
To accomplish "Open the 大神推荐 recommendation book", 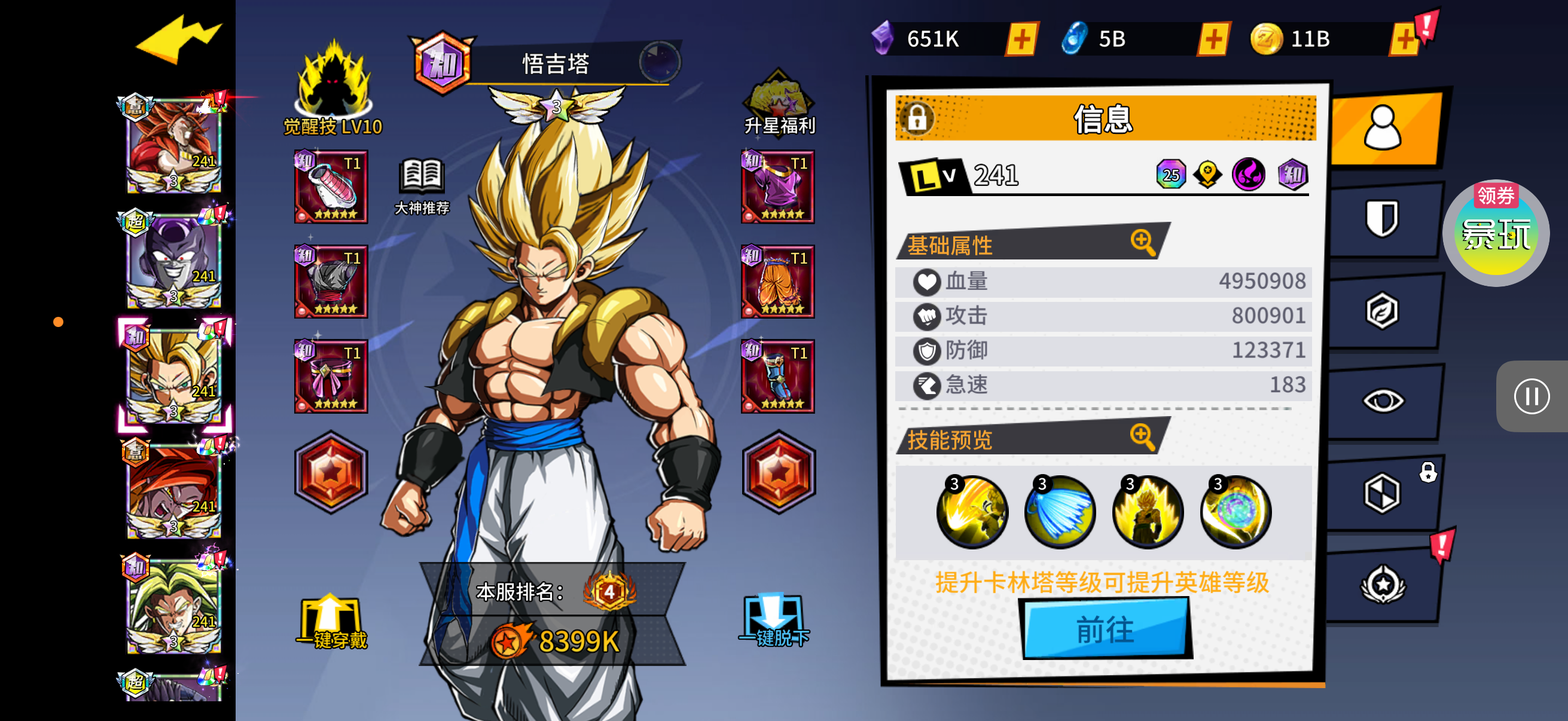I will (x=422, y=185).
